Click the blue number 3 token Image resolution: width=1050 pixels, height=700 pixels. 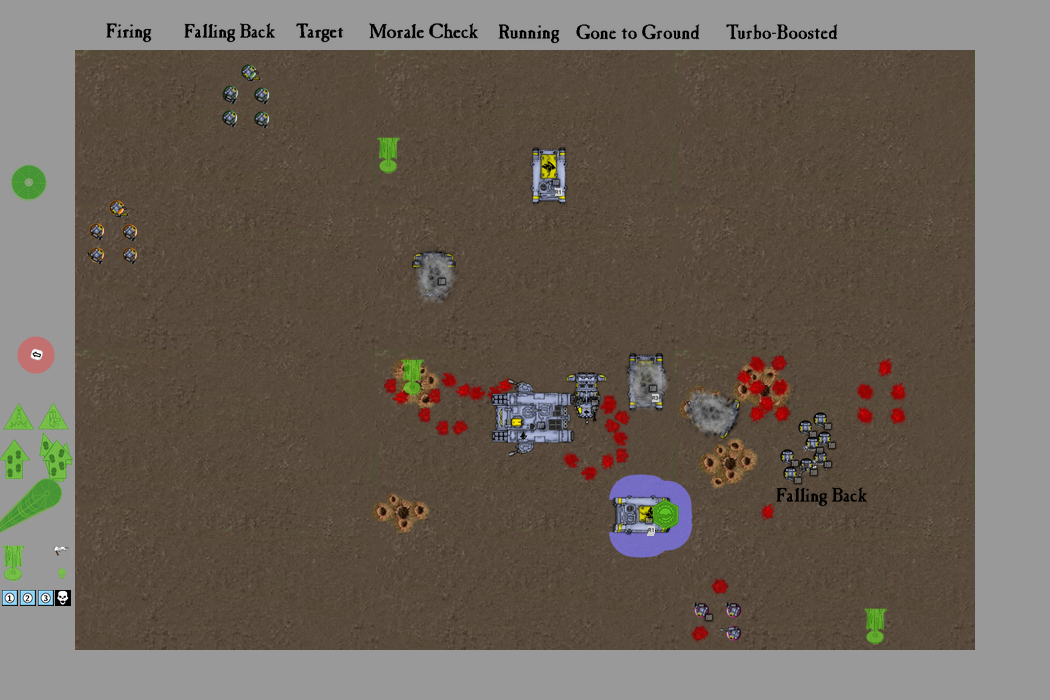click(45, 598)
